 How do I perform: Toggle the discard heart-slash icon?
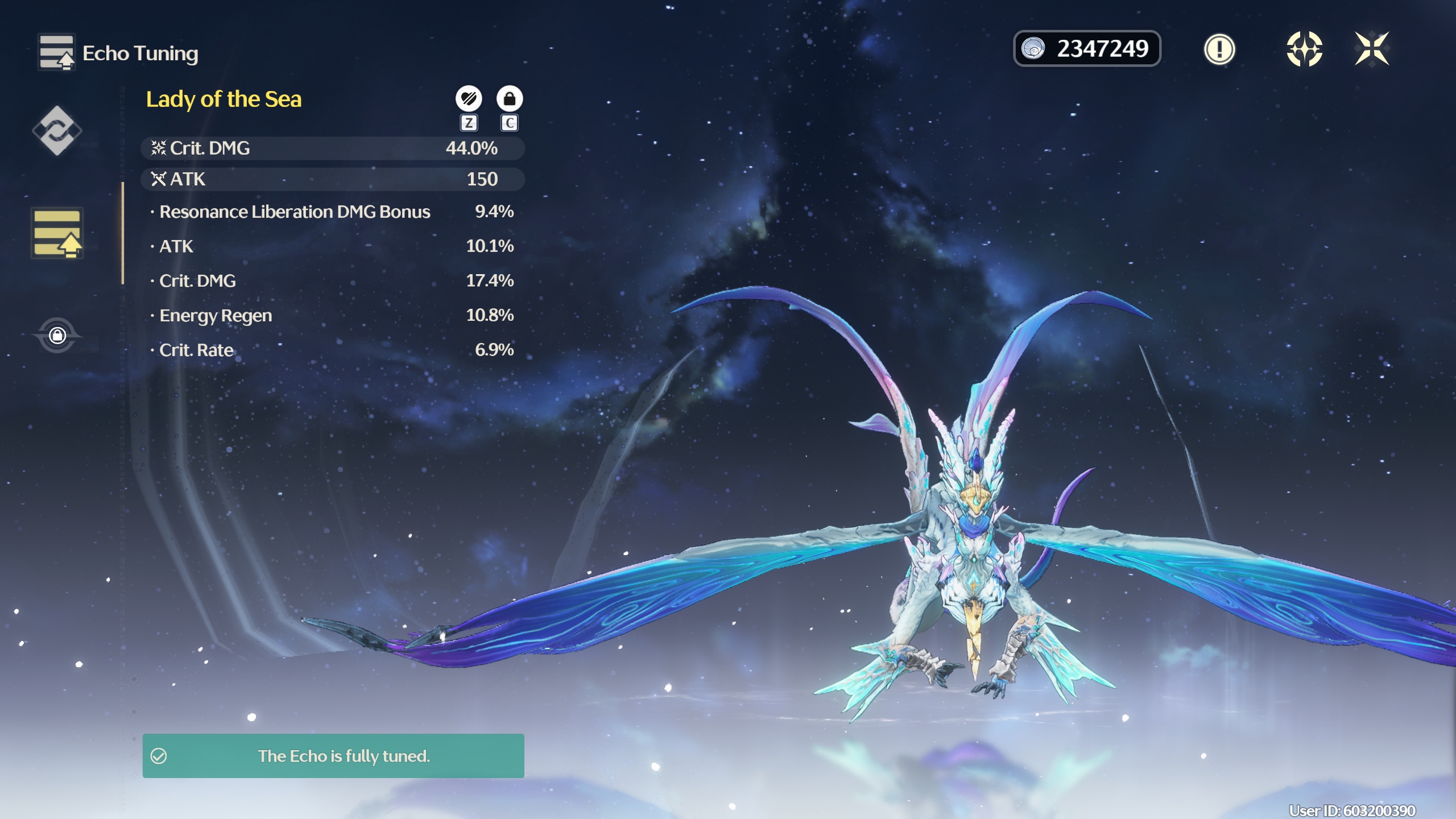coord(469,99)
